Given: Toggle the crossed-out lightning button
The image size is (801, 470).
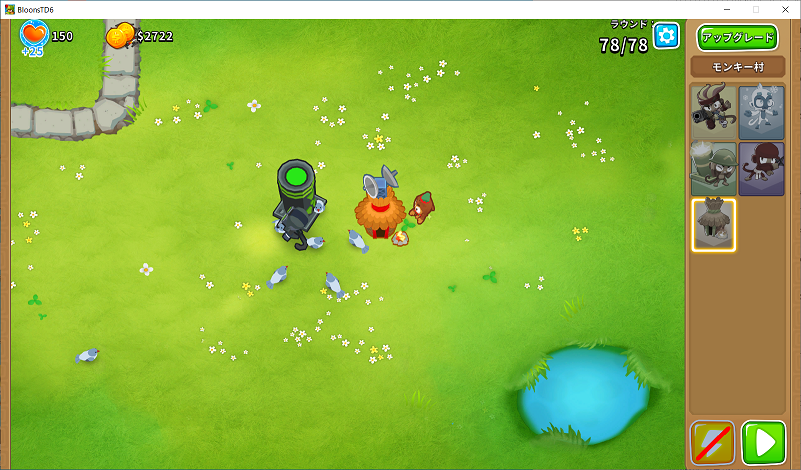Looking at the screenshot, I should pyautogui.click(x=712, y=443).
